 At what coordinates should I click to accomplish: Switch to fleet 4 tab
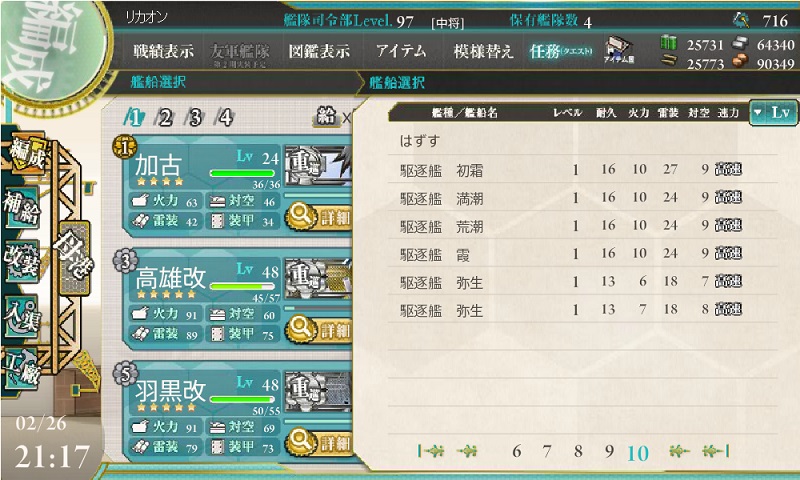(x=225, y=117)
